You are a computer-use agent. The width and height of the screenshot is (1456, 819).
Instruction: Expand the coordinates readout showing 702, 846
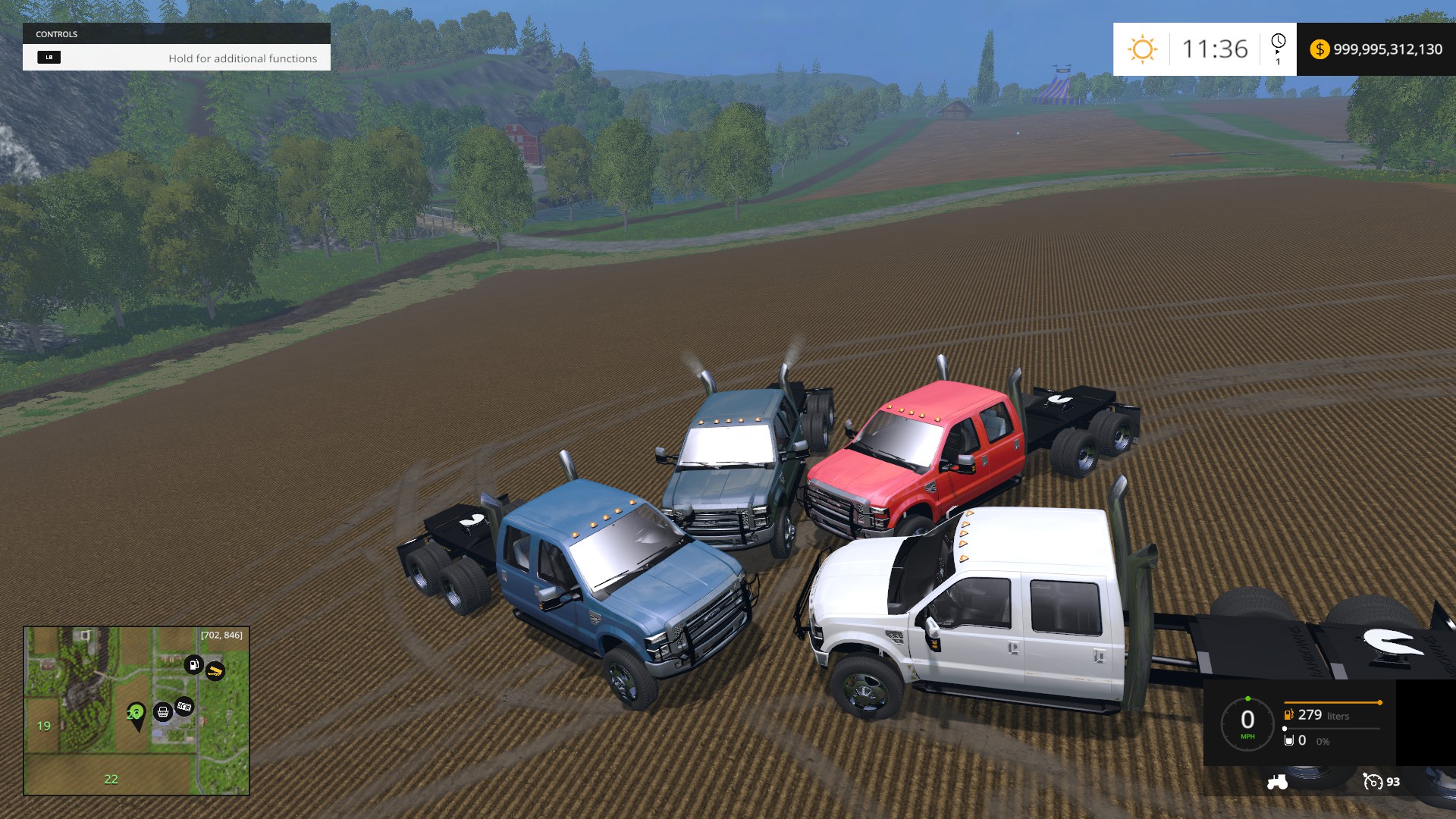click(221, 635)
